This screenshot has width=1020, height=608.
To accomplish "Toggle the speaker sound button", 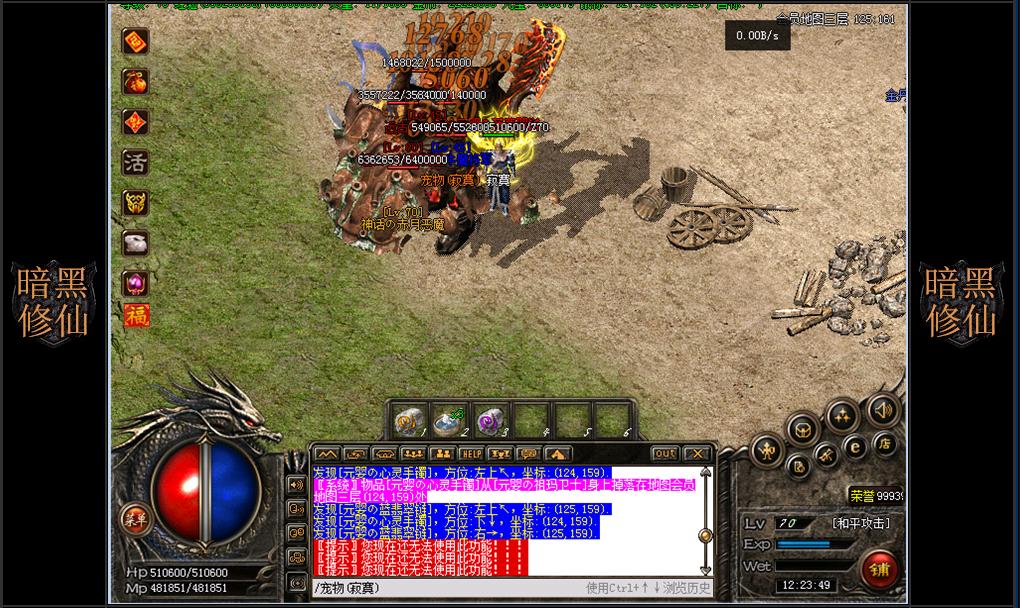I will tap(882, 409).
